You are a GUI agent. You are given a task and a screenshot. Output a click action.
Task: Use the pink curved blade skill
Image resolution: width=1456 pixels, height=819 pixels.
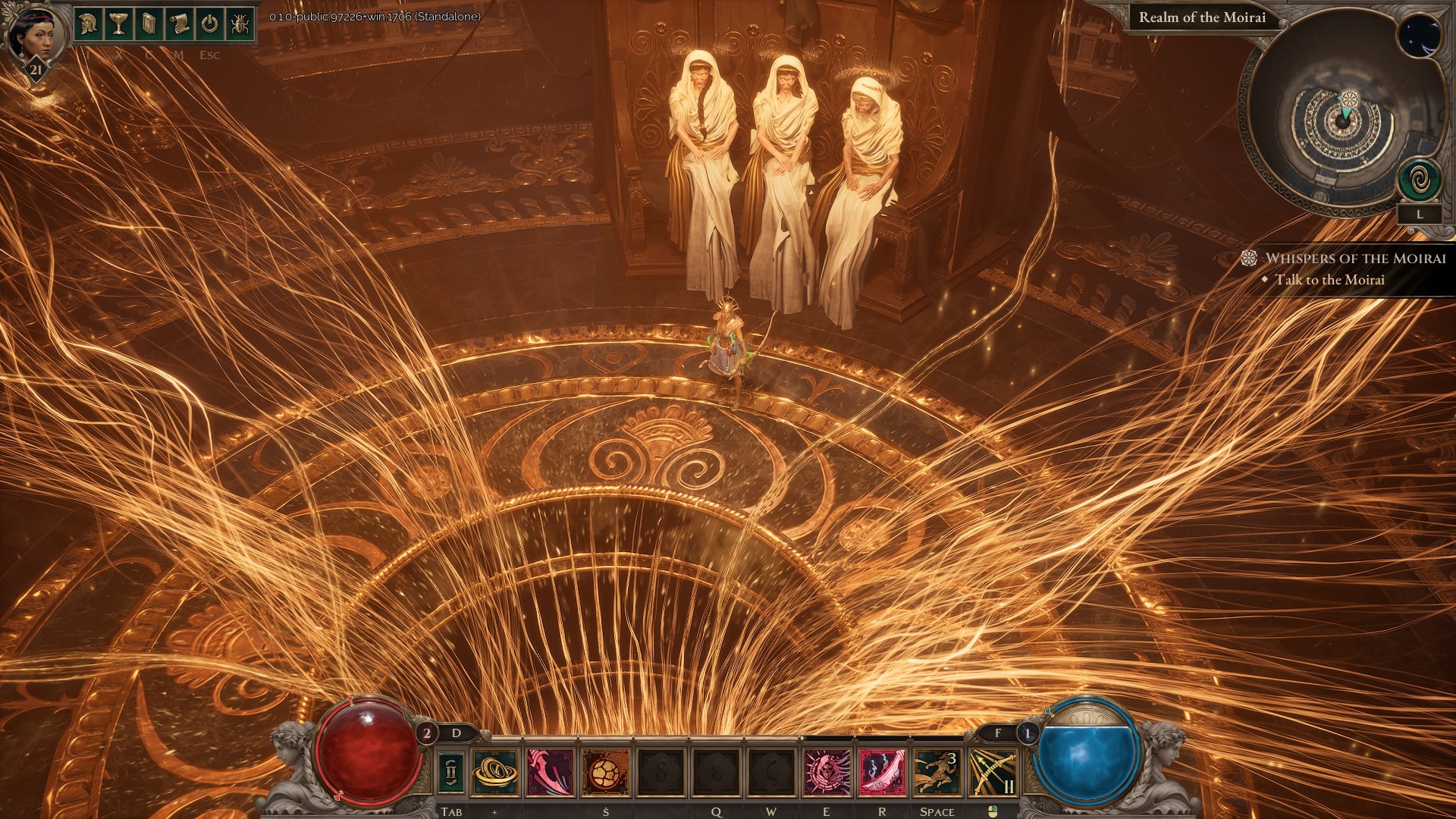click(x=551, y=772)
